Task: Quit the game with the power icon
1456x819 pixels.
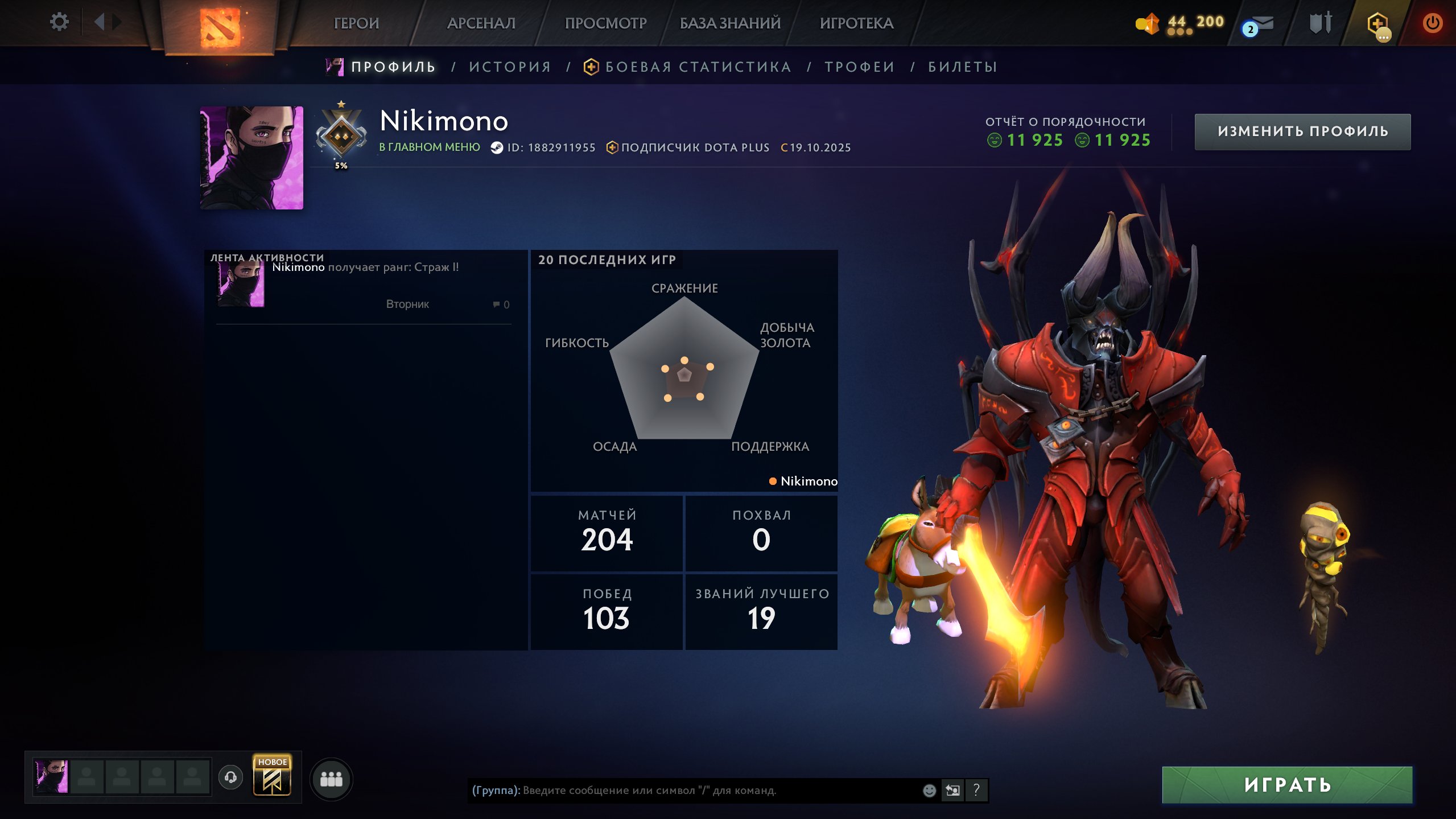Action: [x=1432, y=23]
